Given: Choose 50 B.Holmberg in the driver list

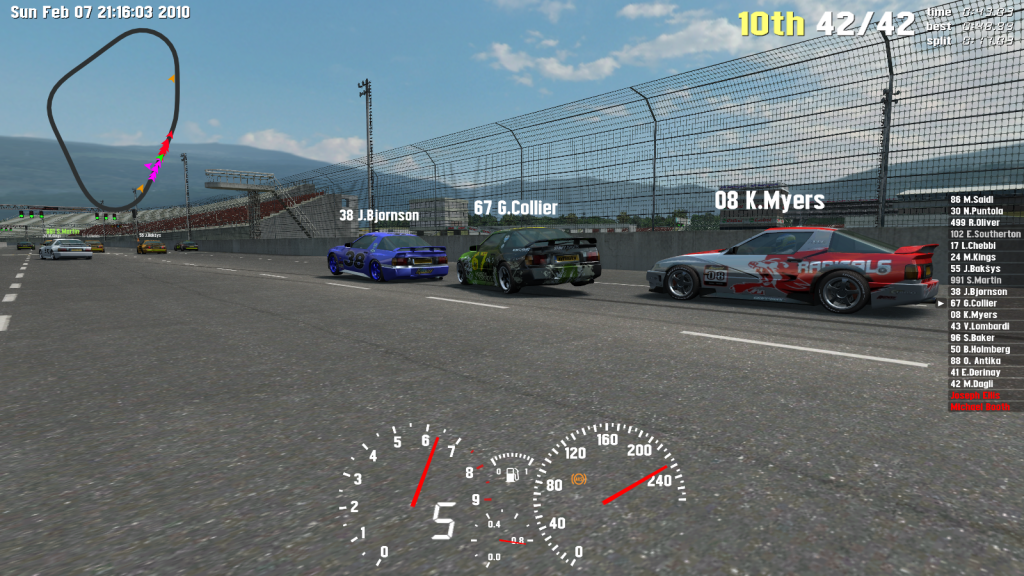Looking at the screenshot, I should click(x=979, y=349).
